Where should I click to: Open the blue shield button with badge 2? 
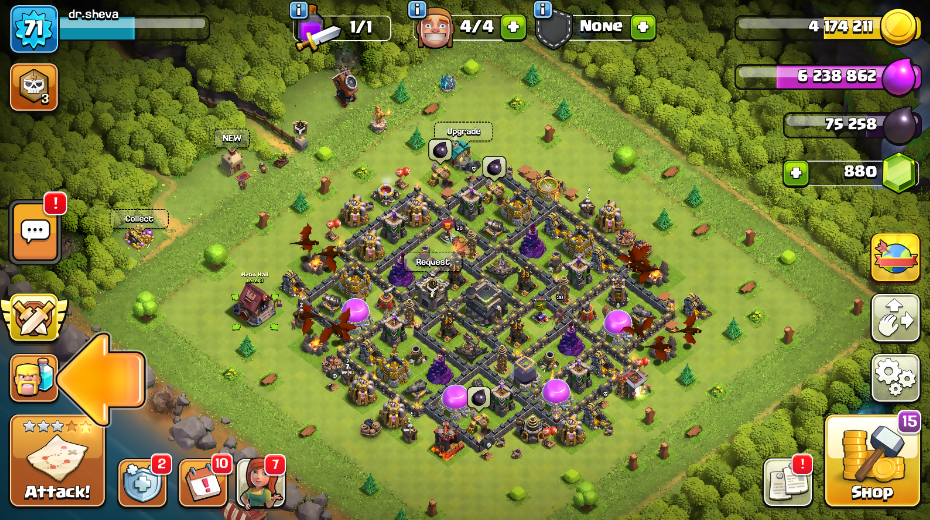pos(141,483)
